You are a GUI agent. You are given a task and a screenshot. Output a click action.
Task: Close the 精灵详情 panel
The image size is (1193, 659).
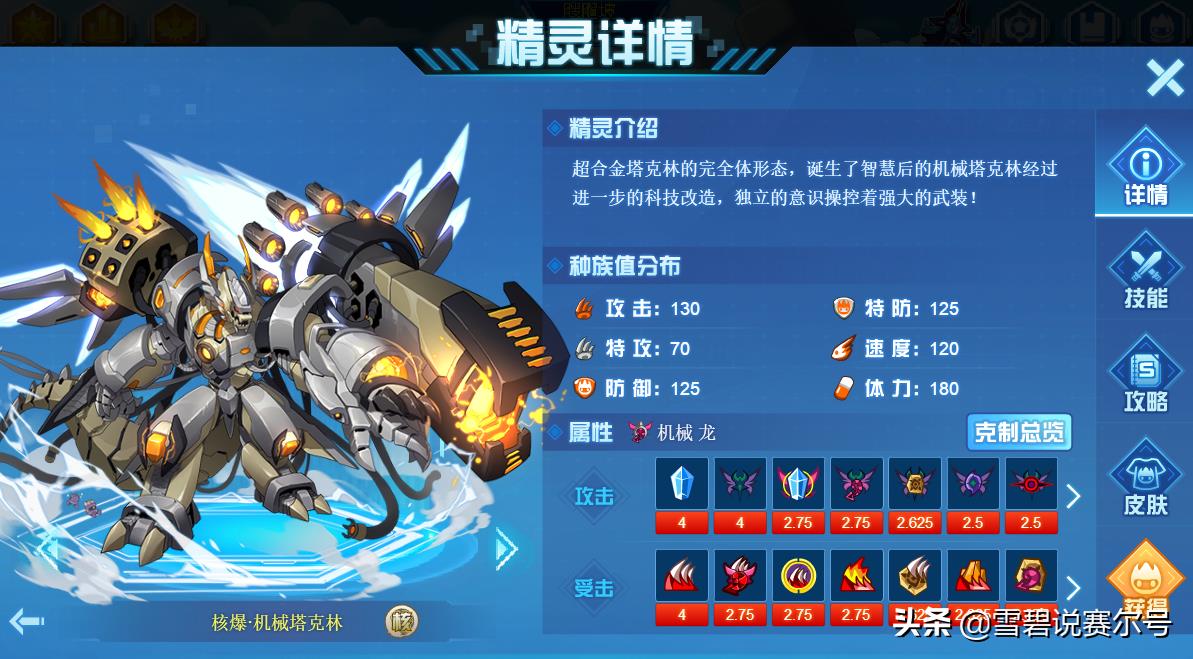[1164, 77]
